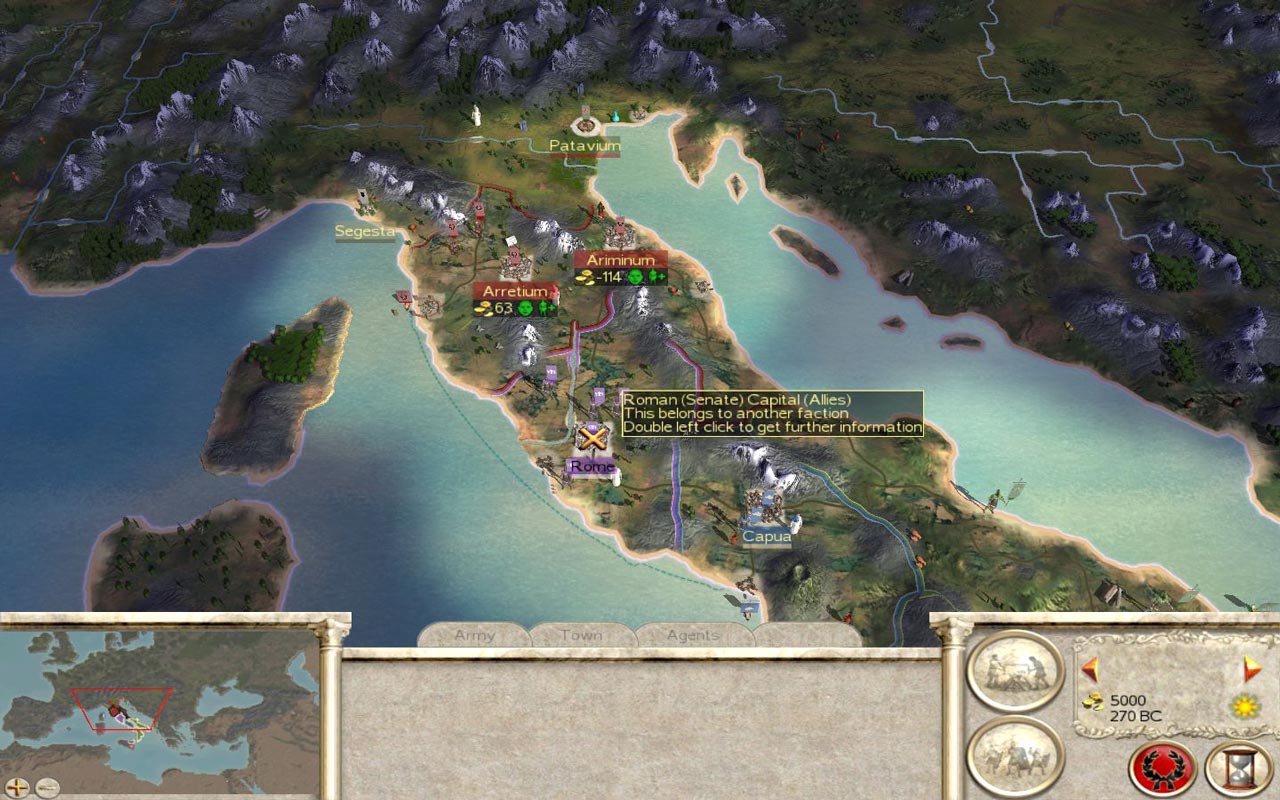Switch to the Army tab
This screenshot has height=800, width=1280.
coord(475,635)
